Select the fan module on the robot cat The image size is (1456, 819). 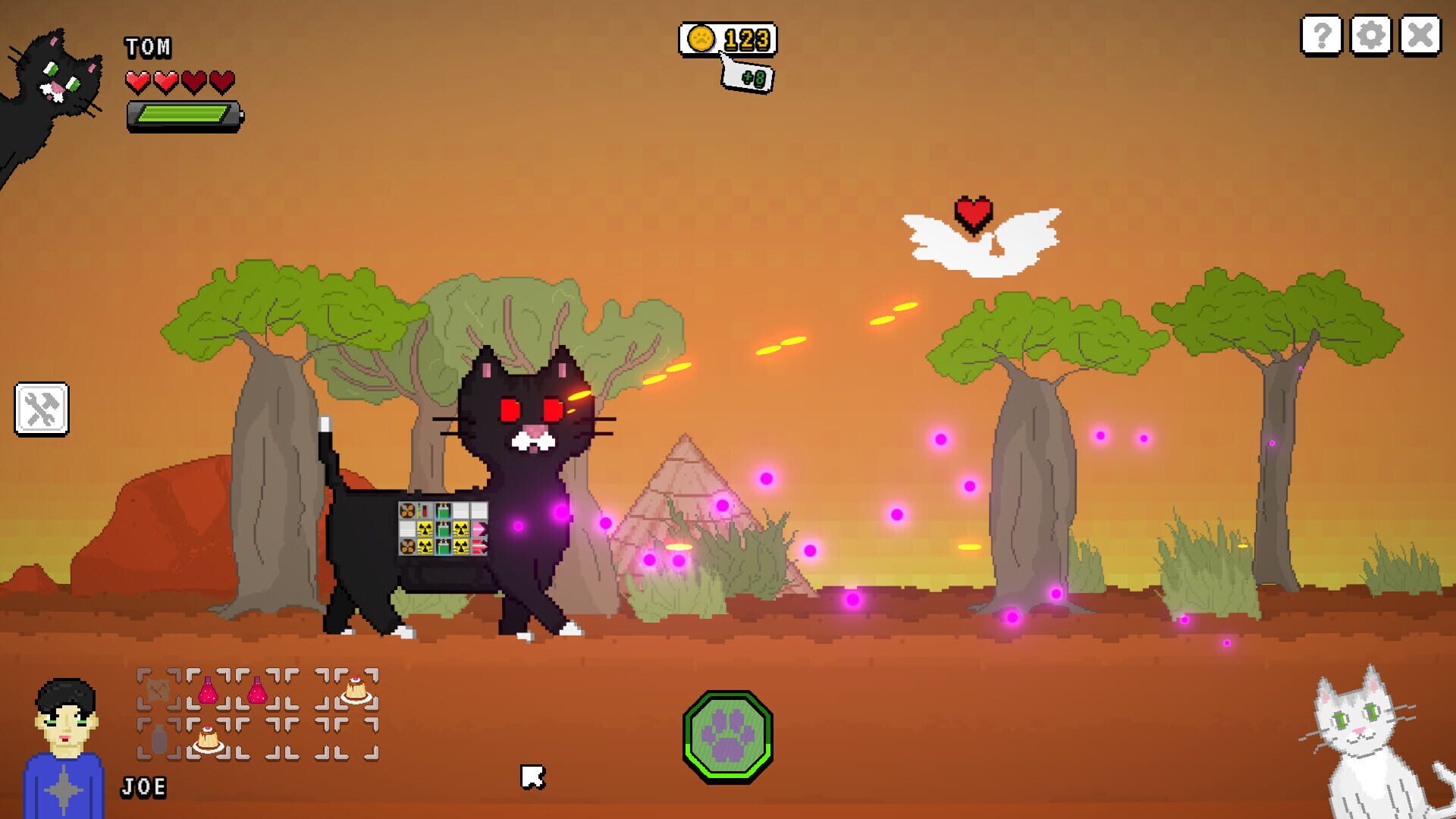coord(408,511)
